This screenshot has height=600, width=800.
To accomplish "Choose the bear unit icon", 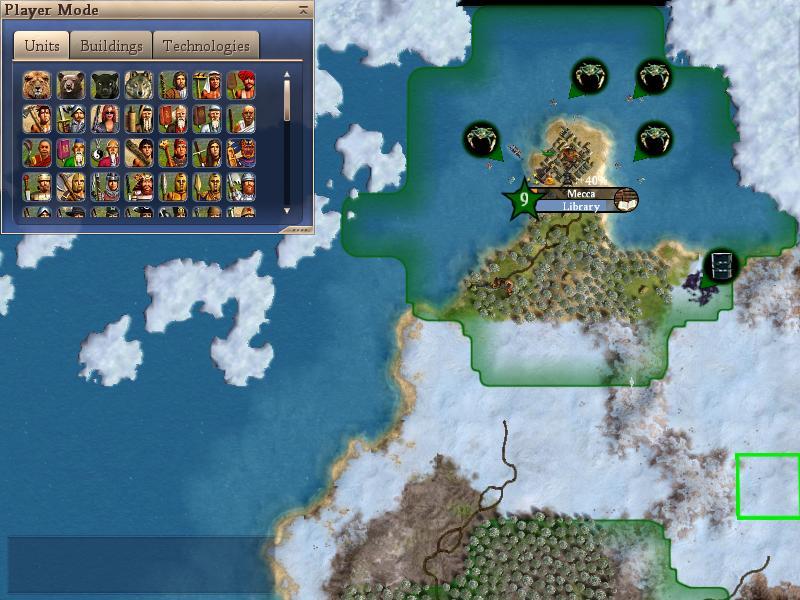I will (71, 85).
